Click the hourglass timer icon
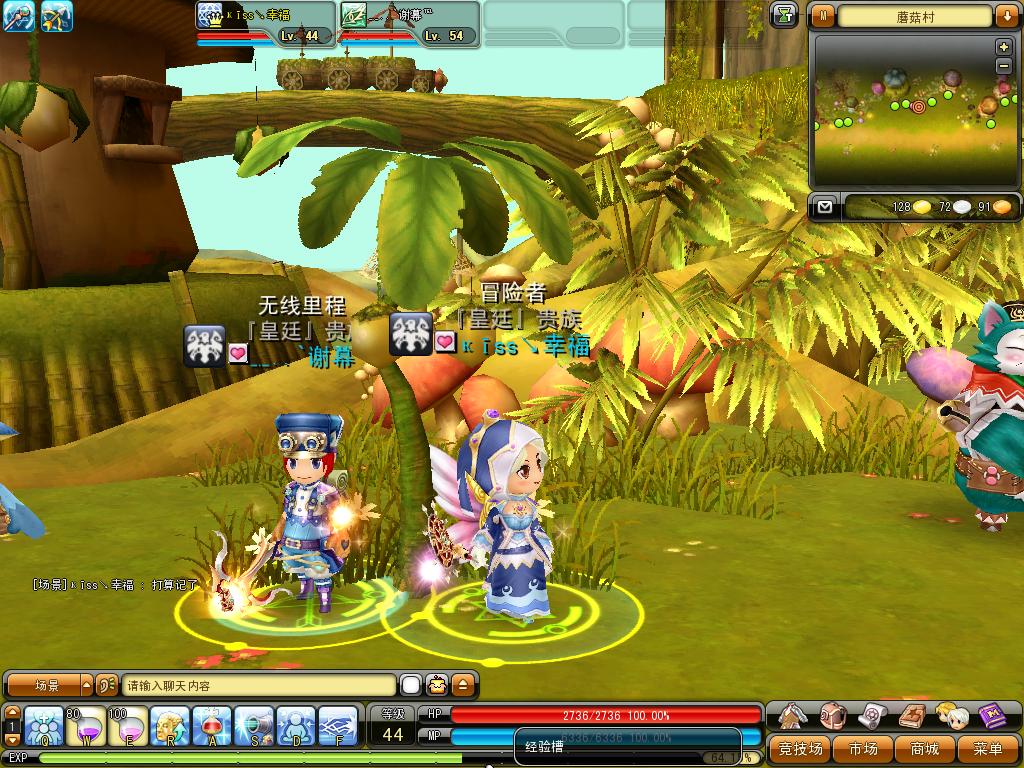The width and height of the screenshot is (1024, 768). coord(785,14)
